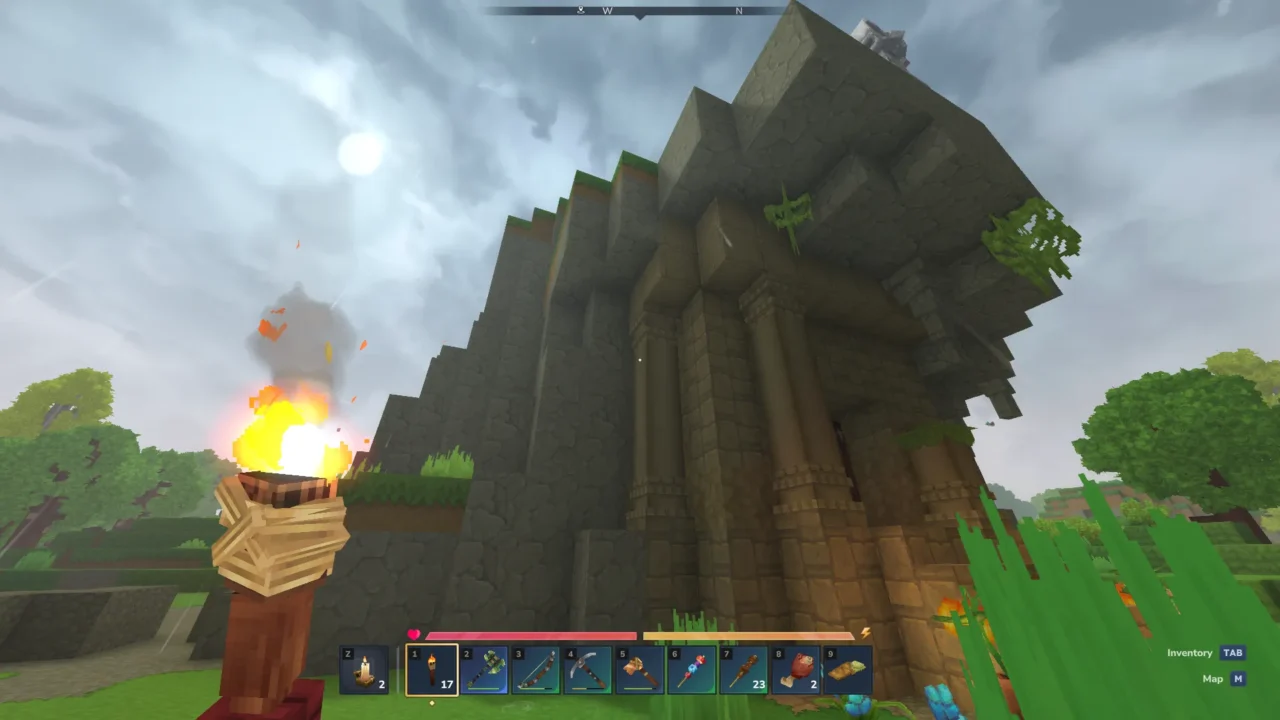
Task: Select the stack of 23 in slot 7
Action: [744, 669]
